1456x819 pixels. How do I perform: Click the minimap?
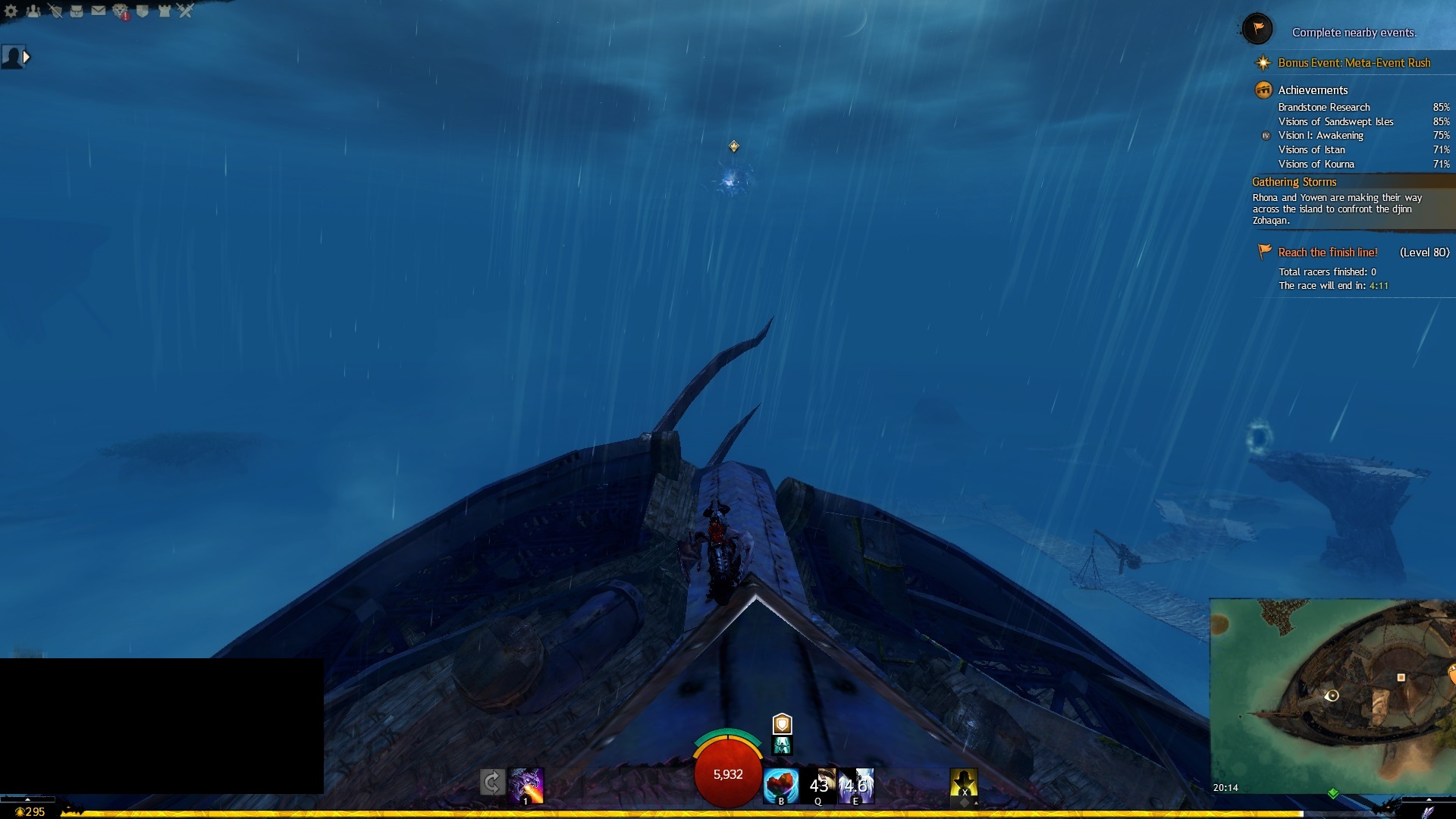point(1332,695)
